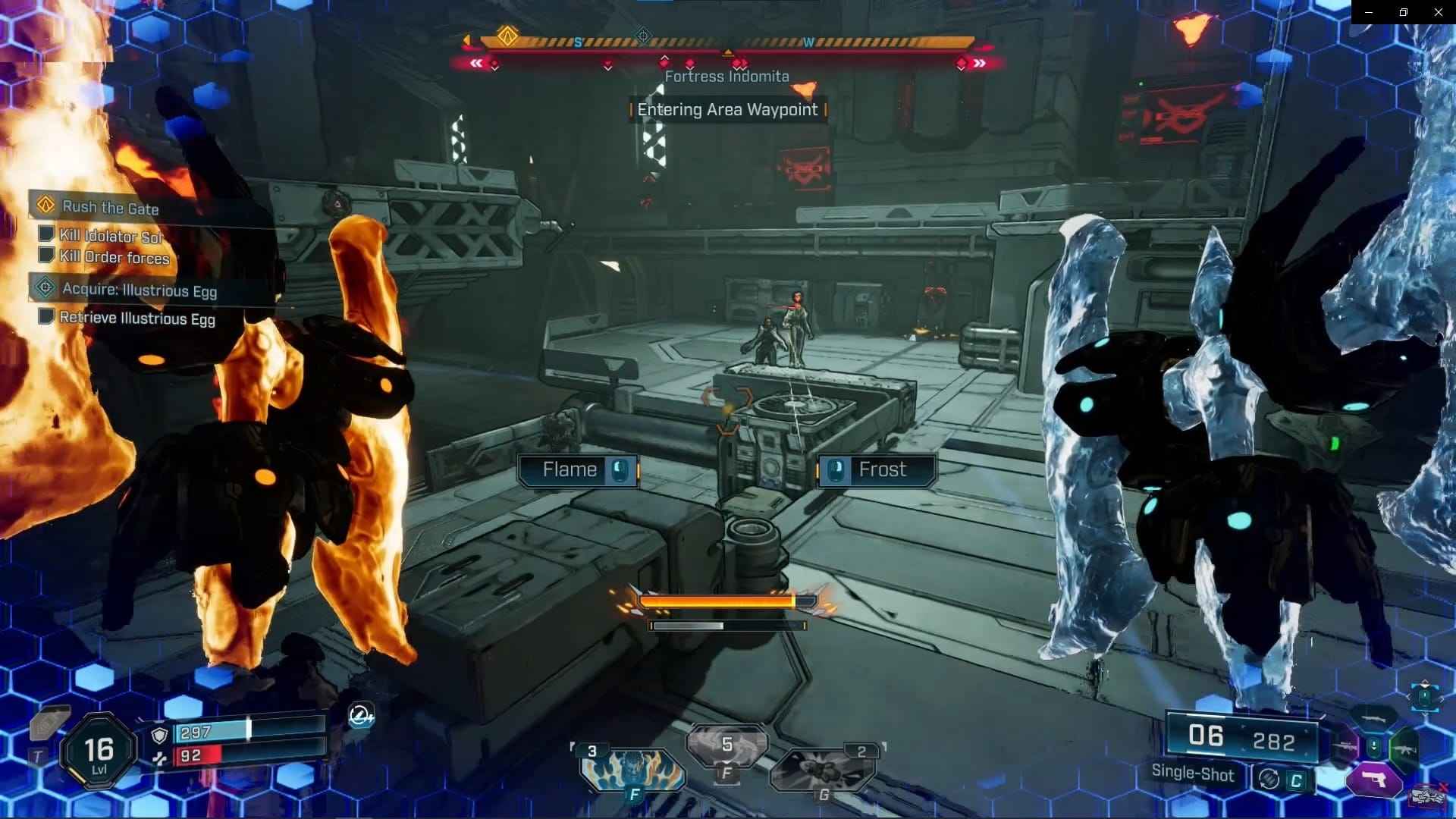Choose the Flame element option
The image size is (1456, 819).
pyautogui.click(x=578, y=470)
